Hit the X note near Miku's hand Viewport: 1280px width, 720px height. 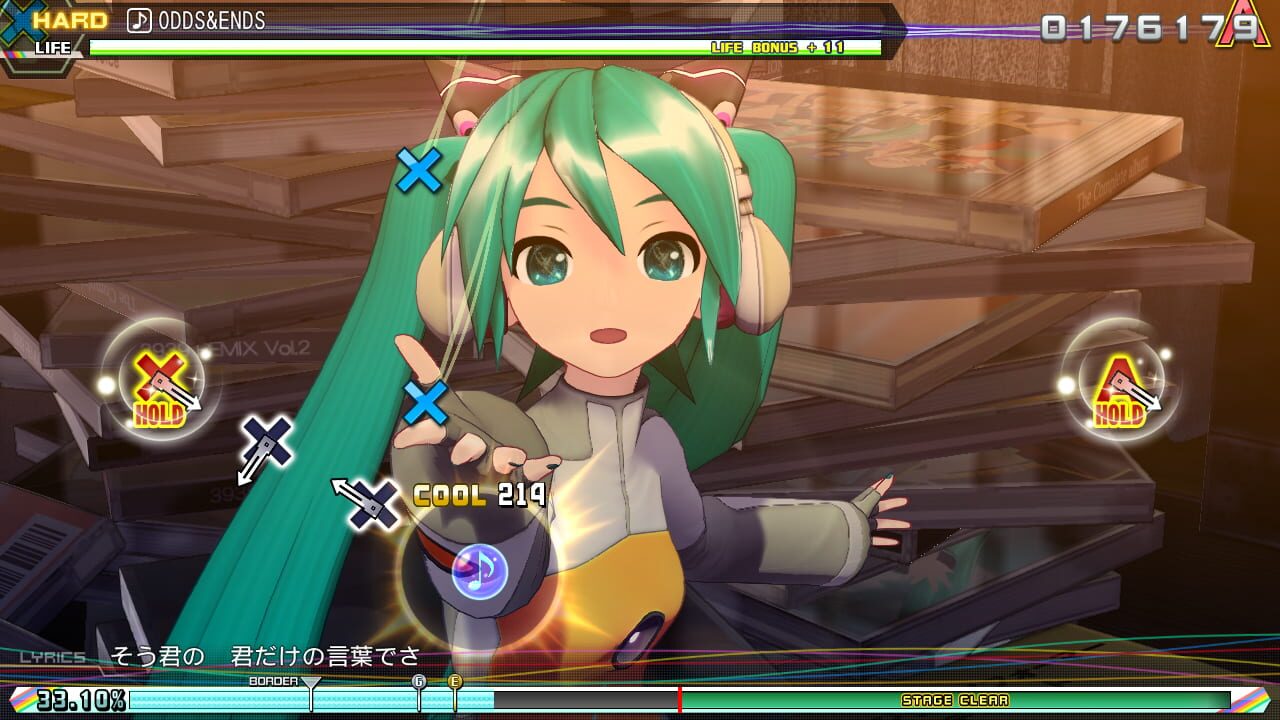pyautogui.click(x=428, y=403)
